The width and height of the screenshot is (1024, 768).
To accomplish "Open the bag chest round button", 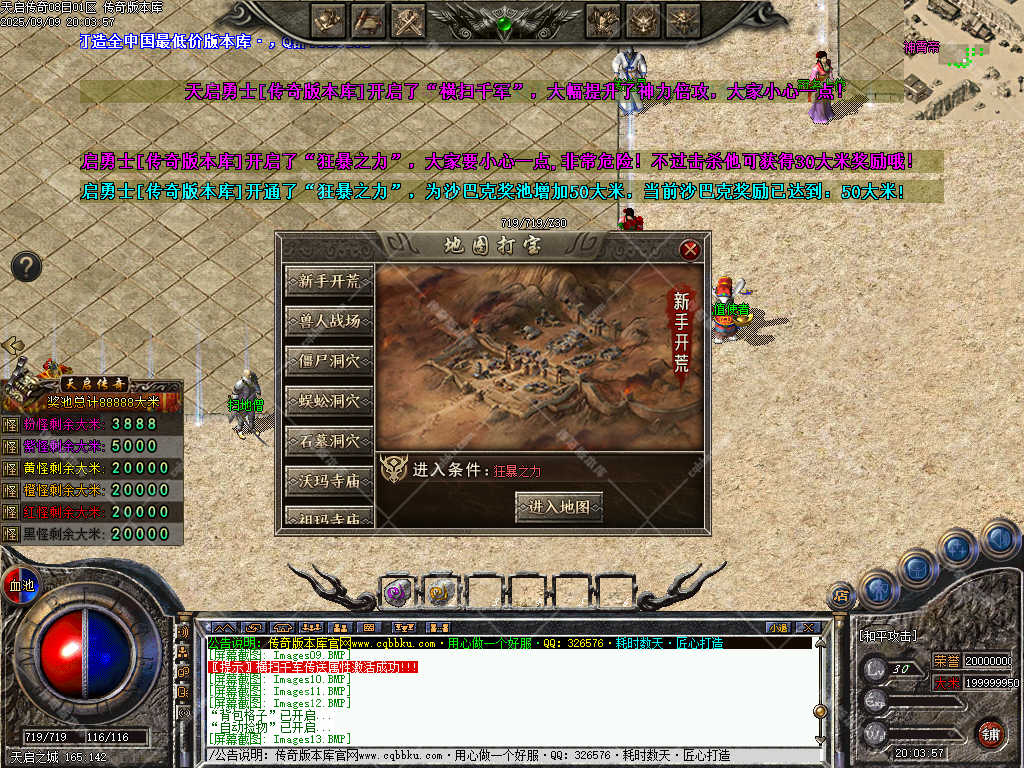I will (x=917, y=567).
